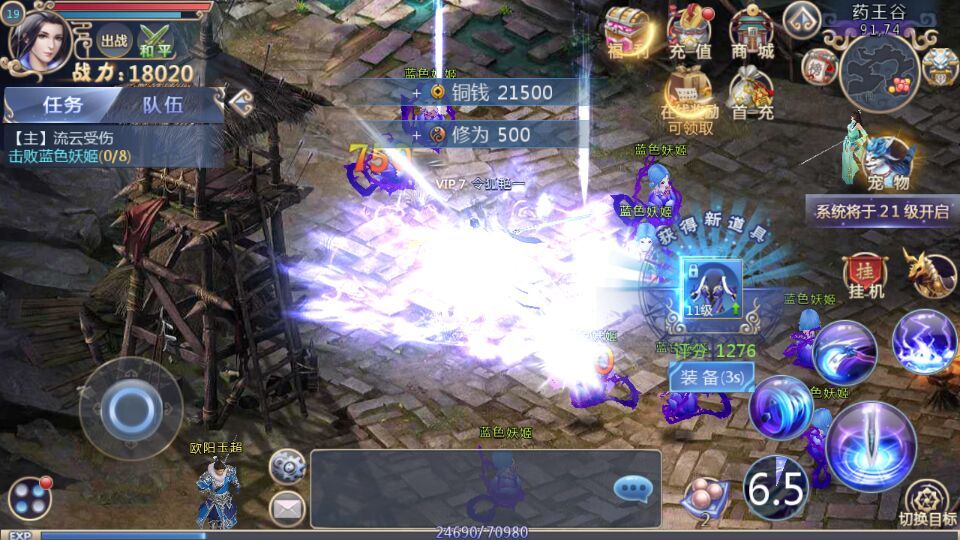This screenshot has width=960, height=540.
Task: Equip the new item with 装备 button
Action: pyautogui.click(x=711, y=376)
